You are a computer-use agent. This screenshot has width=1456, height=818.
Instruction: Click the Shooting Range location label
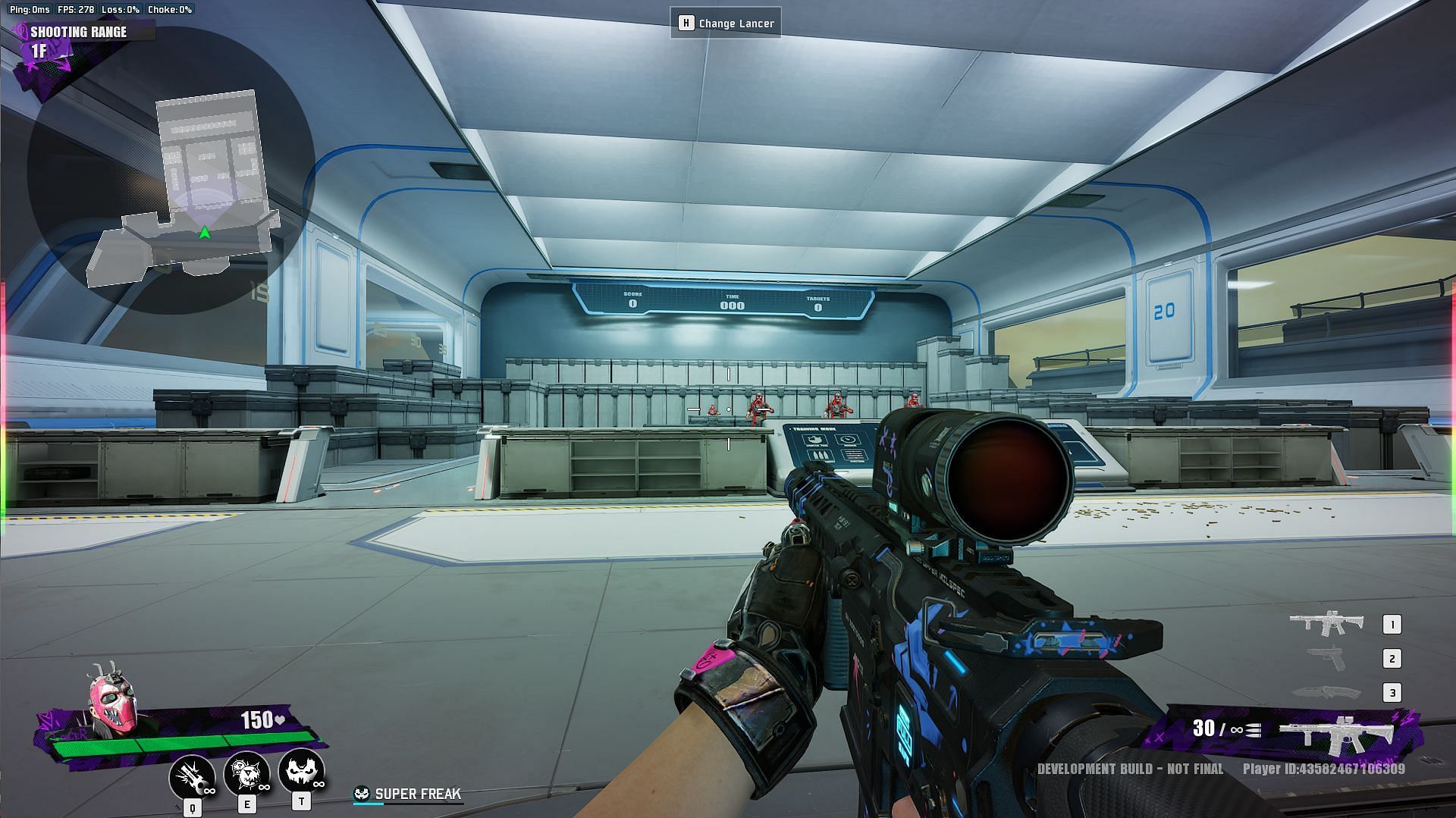pyautogui.click(x=79, y=32)
